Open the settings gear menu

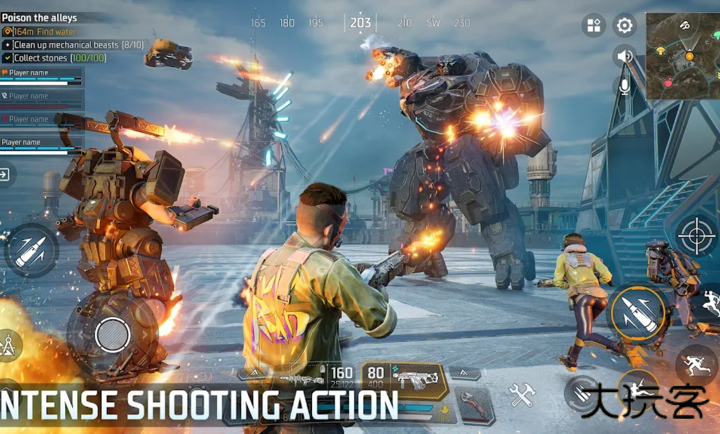(x=625, y=26)
